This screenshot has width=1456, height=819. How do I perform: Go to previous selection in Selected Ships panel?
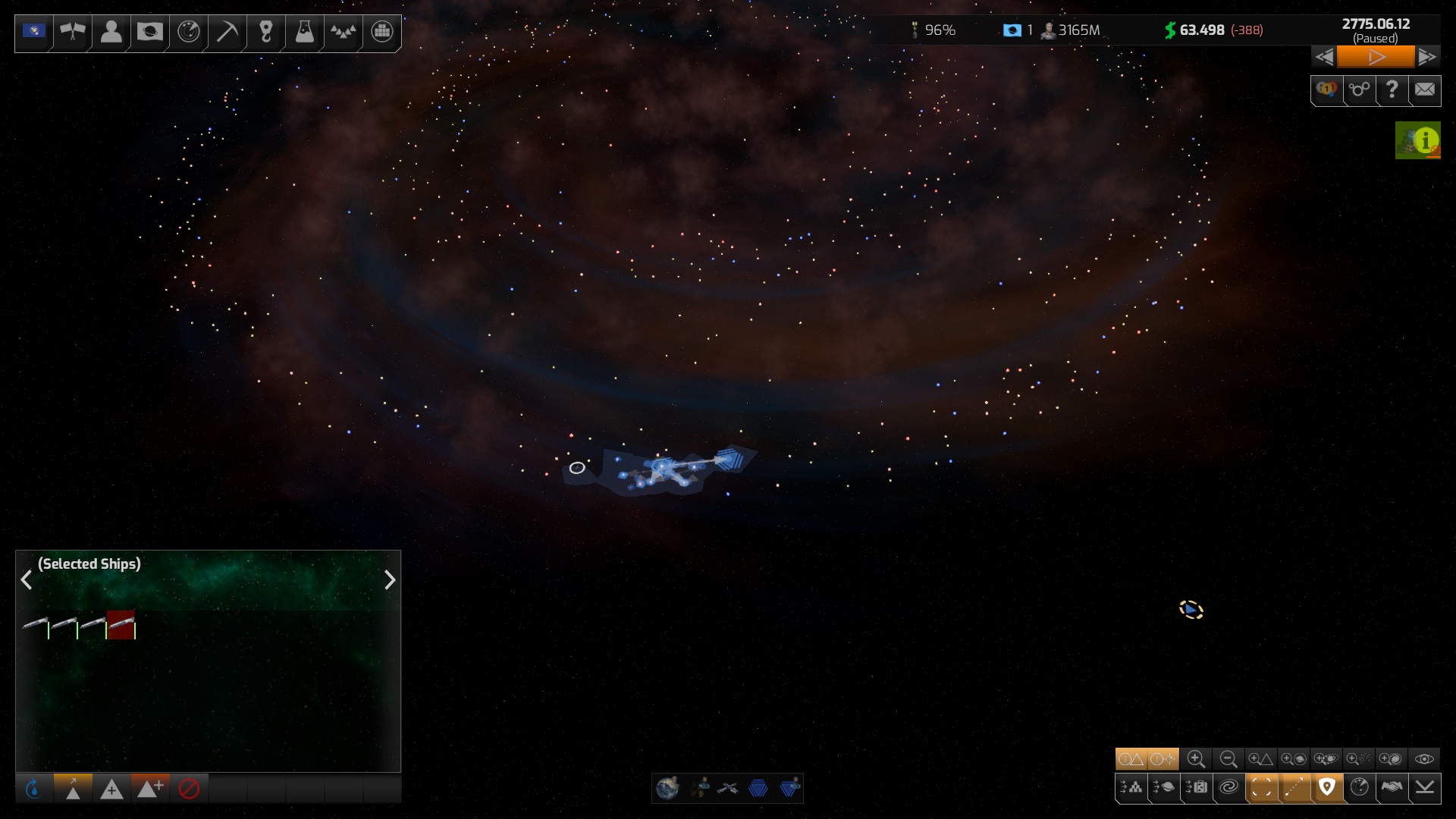coord(27,580)
